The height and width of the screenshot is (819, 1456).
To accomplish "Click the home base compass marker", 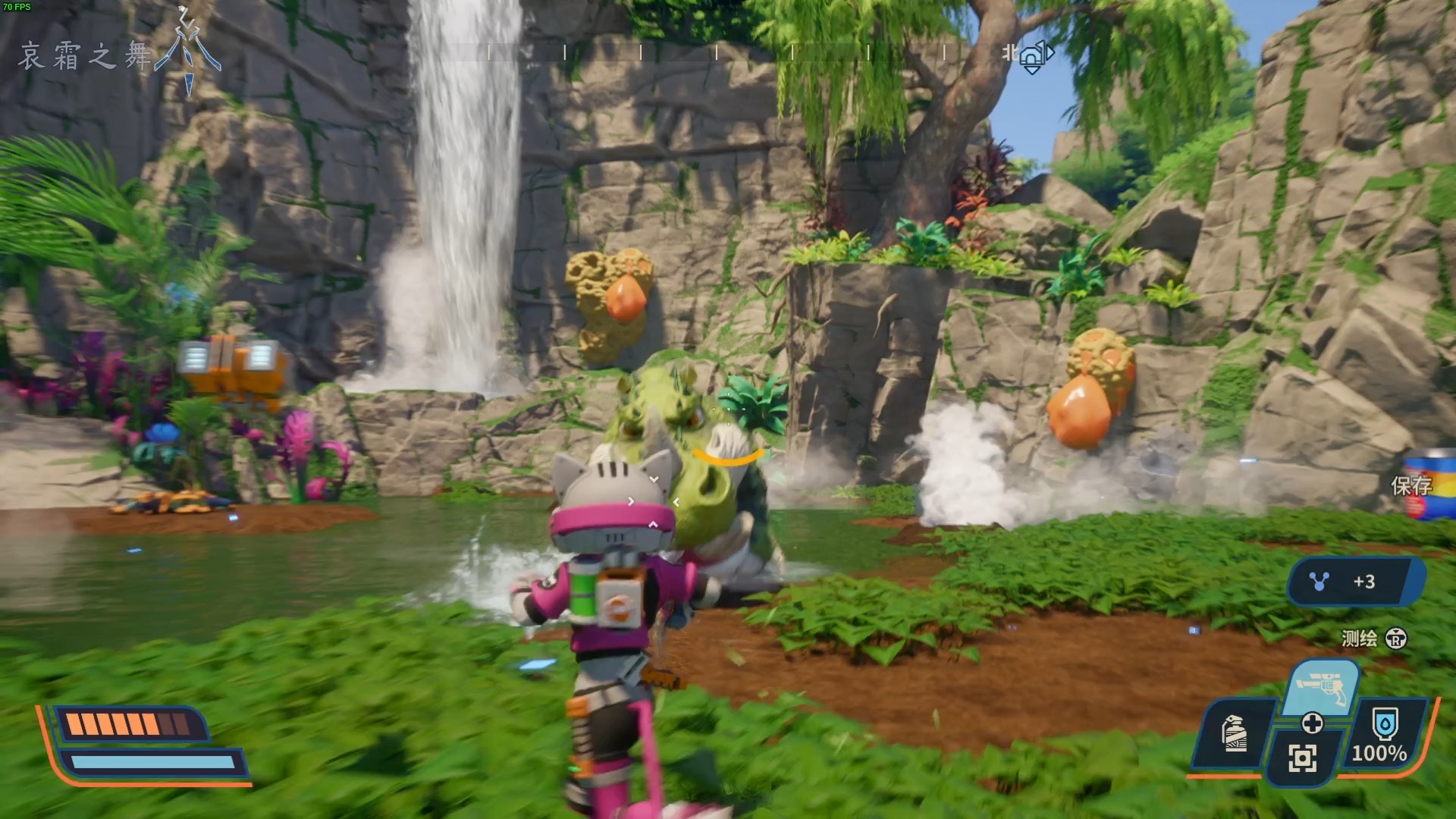I will point(1033,58).
